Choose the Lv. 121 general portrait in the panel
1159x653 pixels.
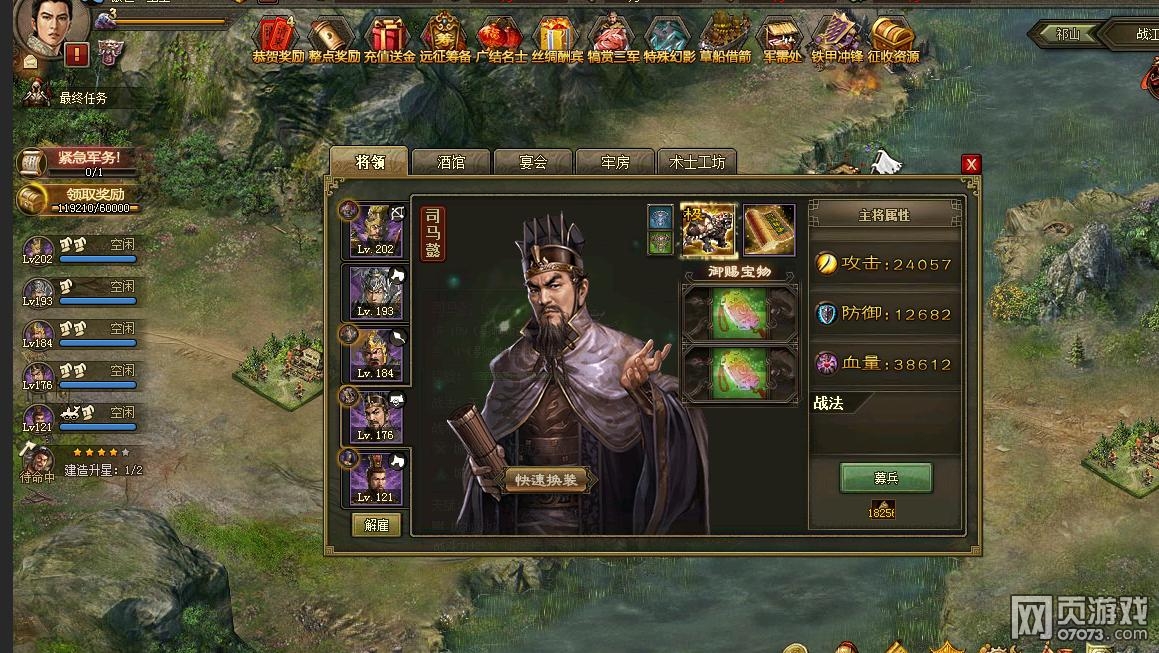pyautogui.click(x=376, y=476)
